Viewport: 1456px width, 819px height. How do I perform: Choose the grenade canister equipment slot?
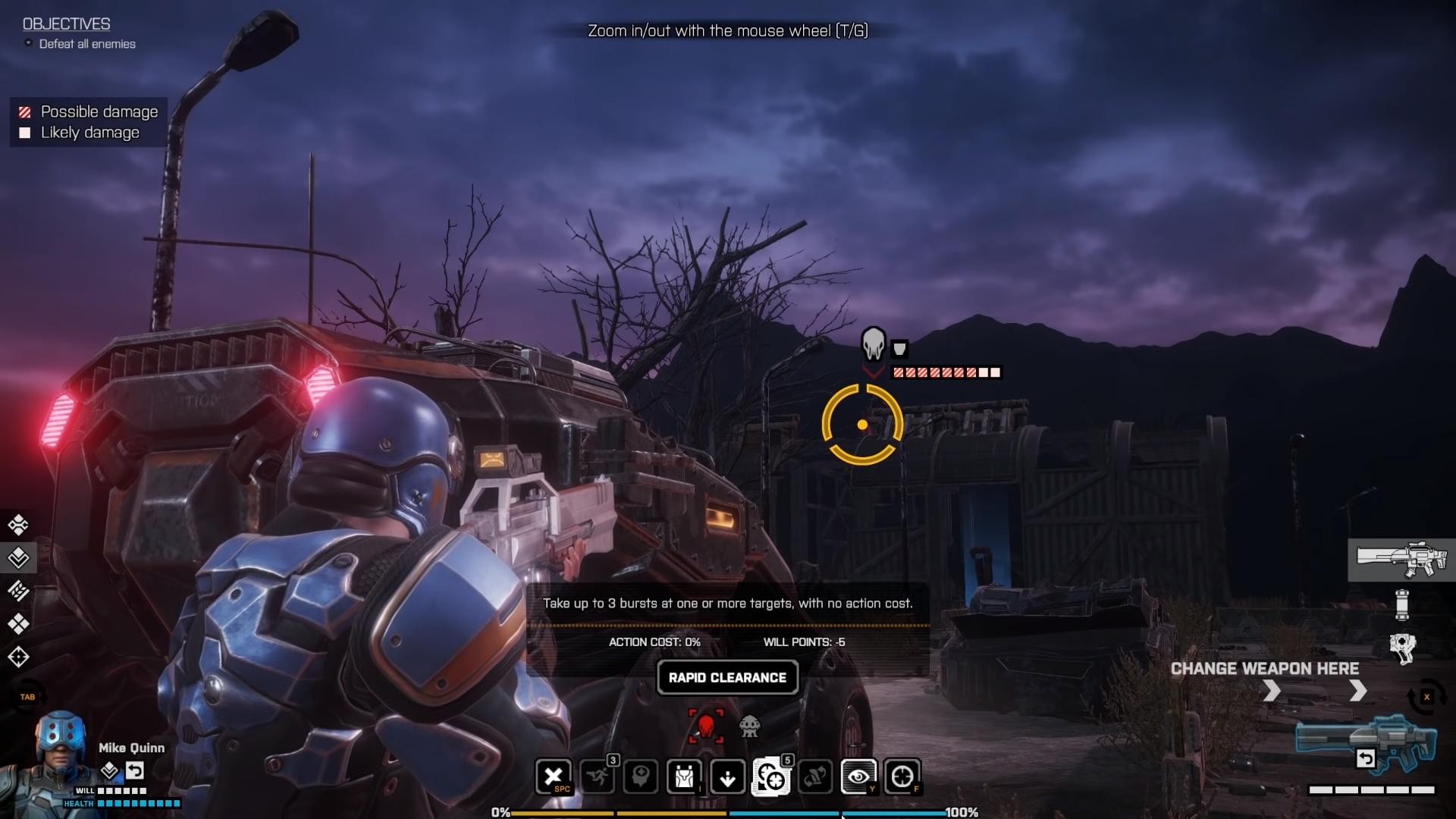pyautogui.click(x=1401, y=604)
